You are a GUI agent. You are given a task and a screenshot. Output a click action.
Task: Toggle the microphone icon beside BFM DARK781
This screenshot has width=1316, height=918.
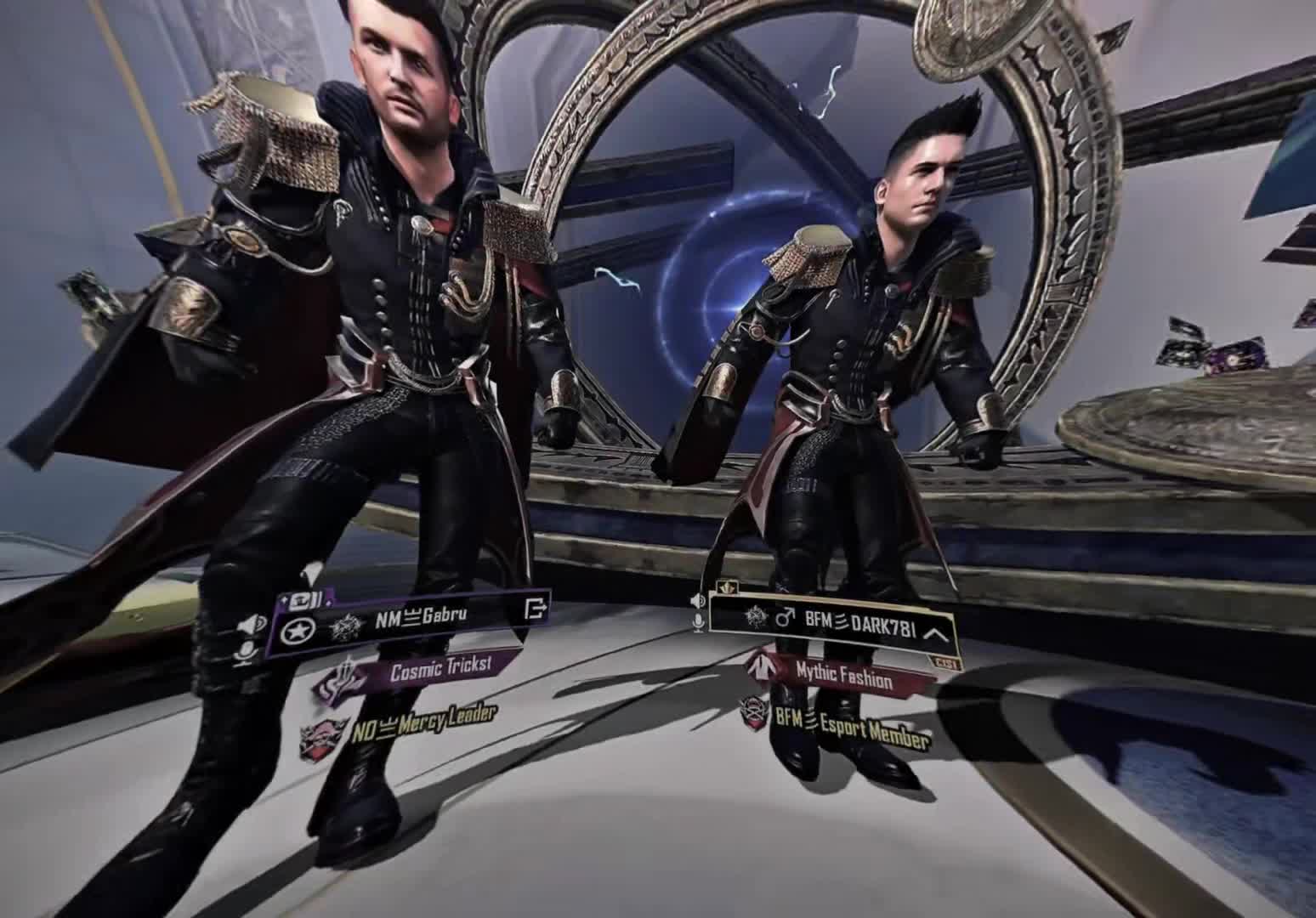click(699, 623)
